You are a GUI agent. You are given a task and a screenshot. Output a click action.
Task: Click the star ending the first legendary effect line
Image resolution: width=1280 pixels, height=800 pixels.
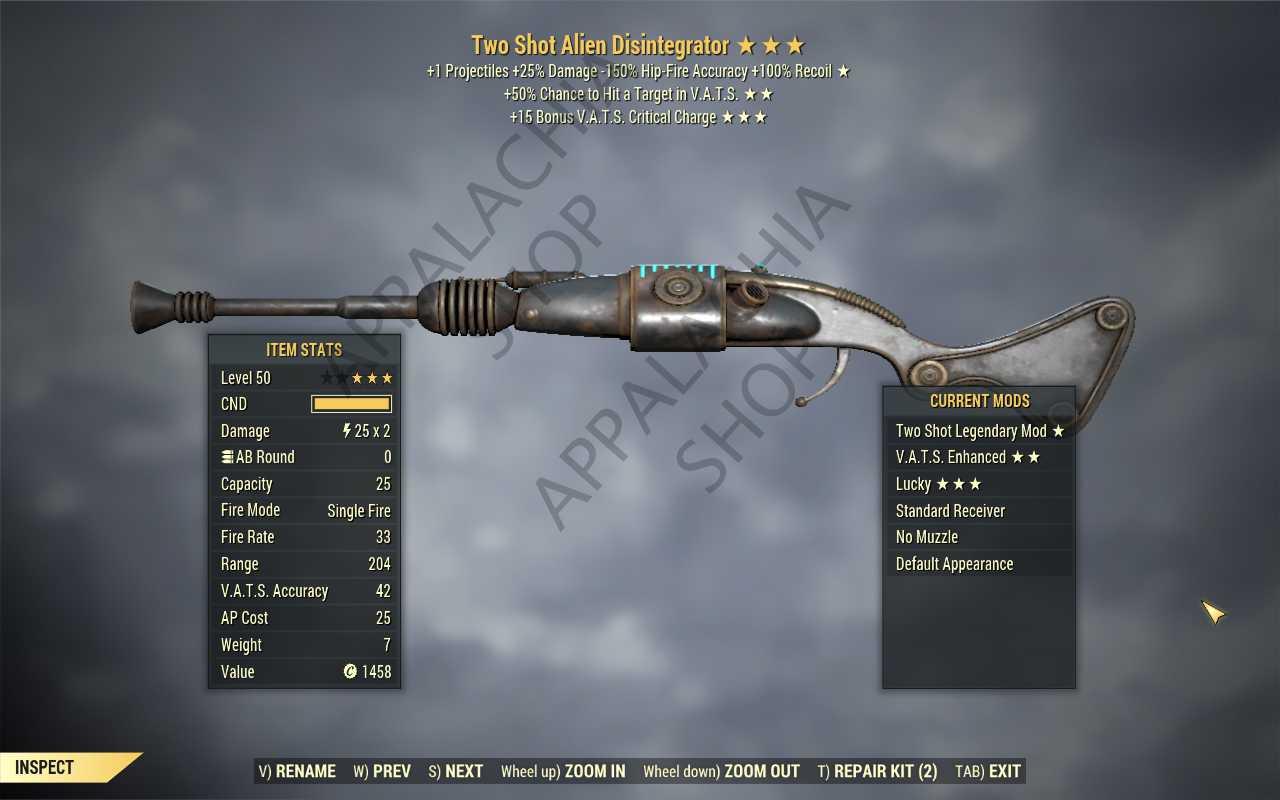(x=843, y=71)
